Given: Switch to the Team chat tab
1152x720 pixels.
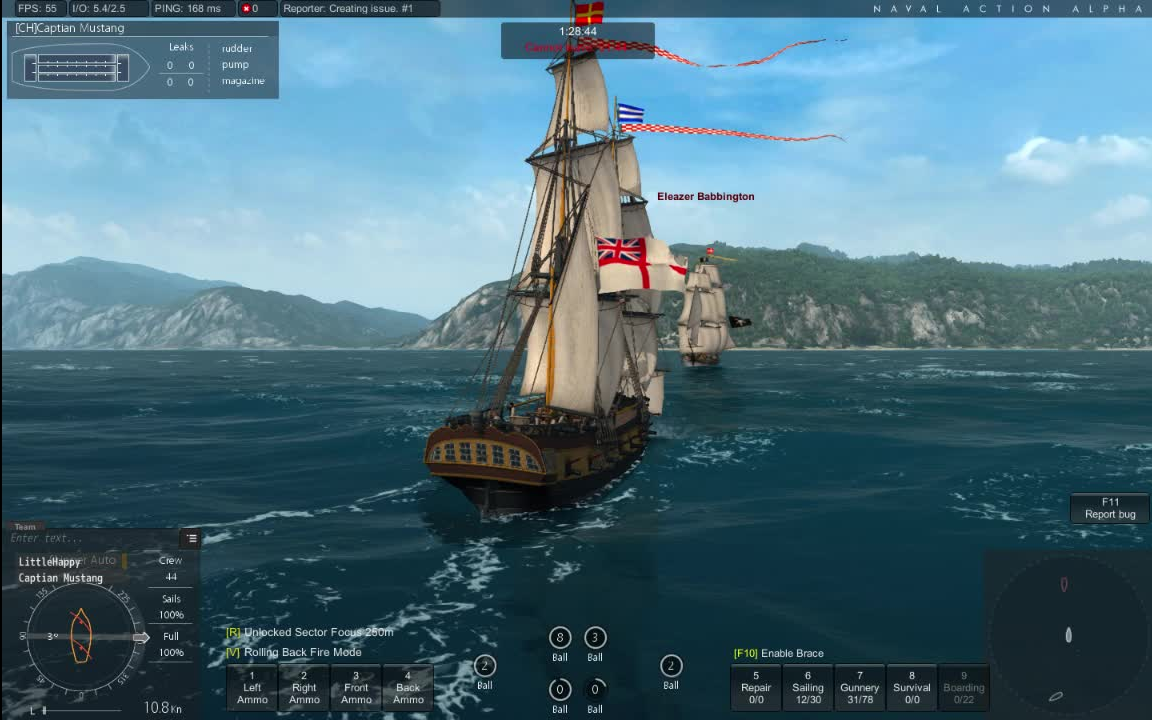Looking at the screenshot, I should coord(25,527).
